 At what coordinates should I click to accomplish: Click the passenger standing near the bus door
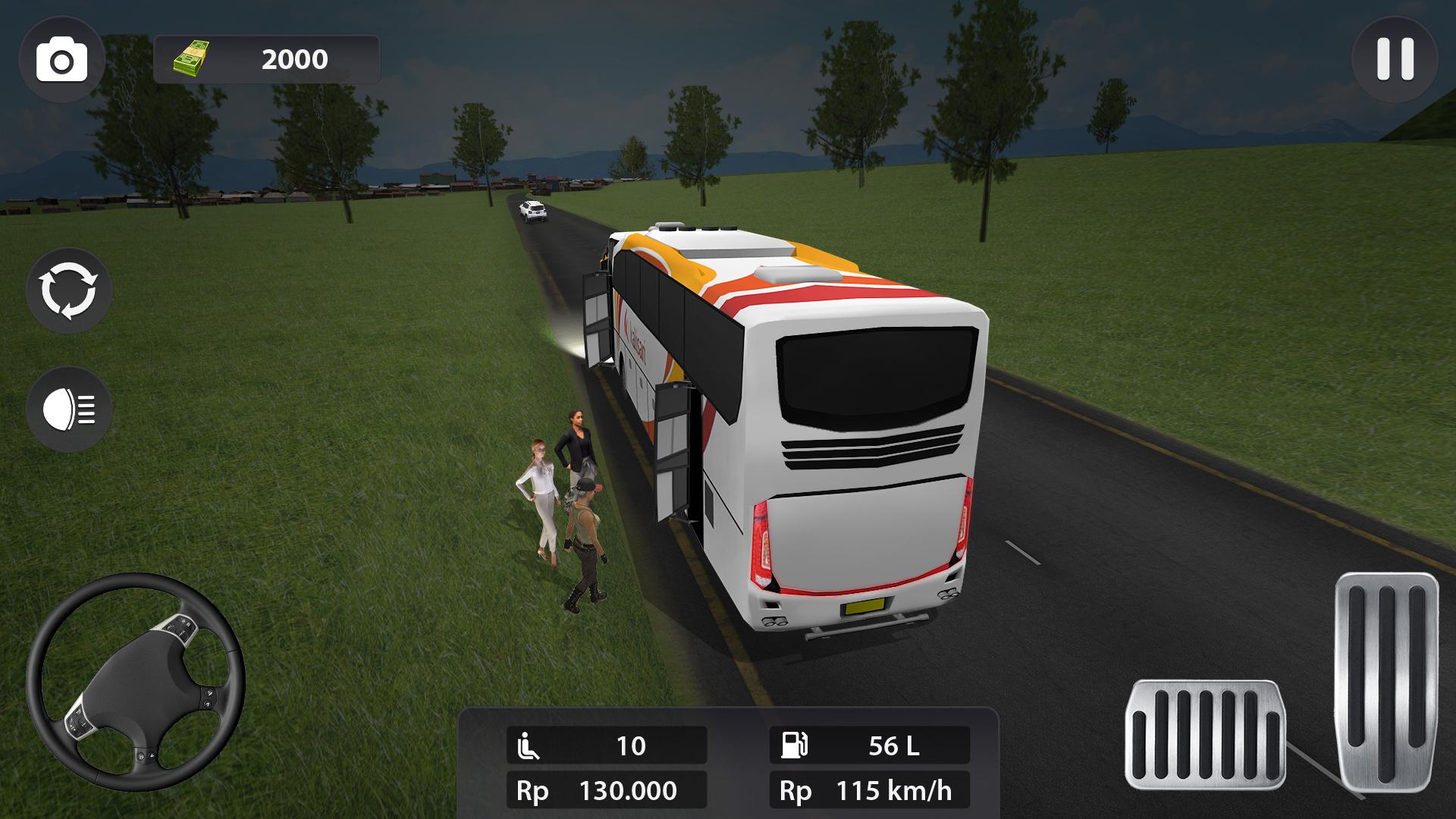(x=576, y=455)
